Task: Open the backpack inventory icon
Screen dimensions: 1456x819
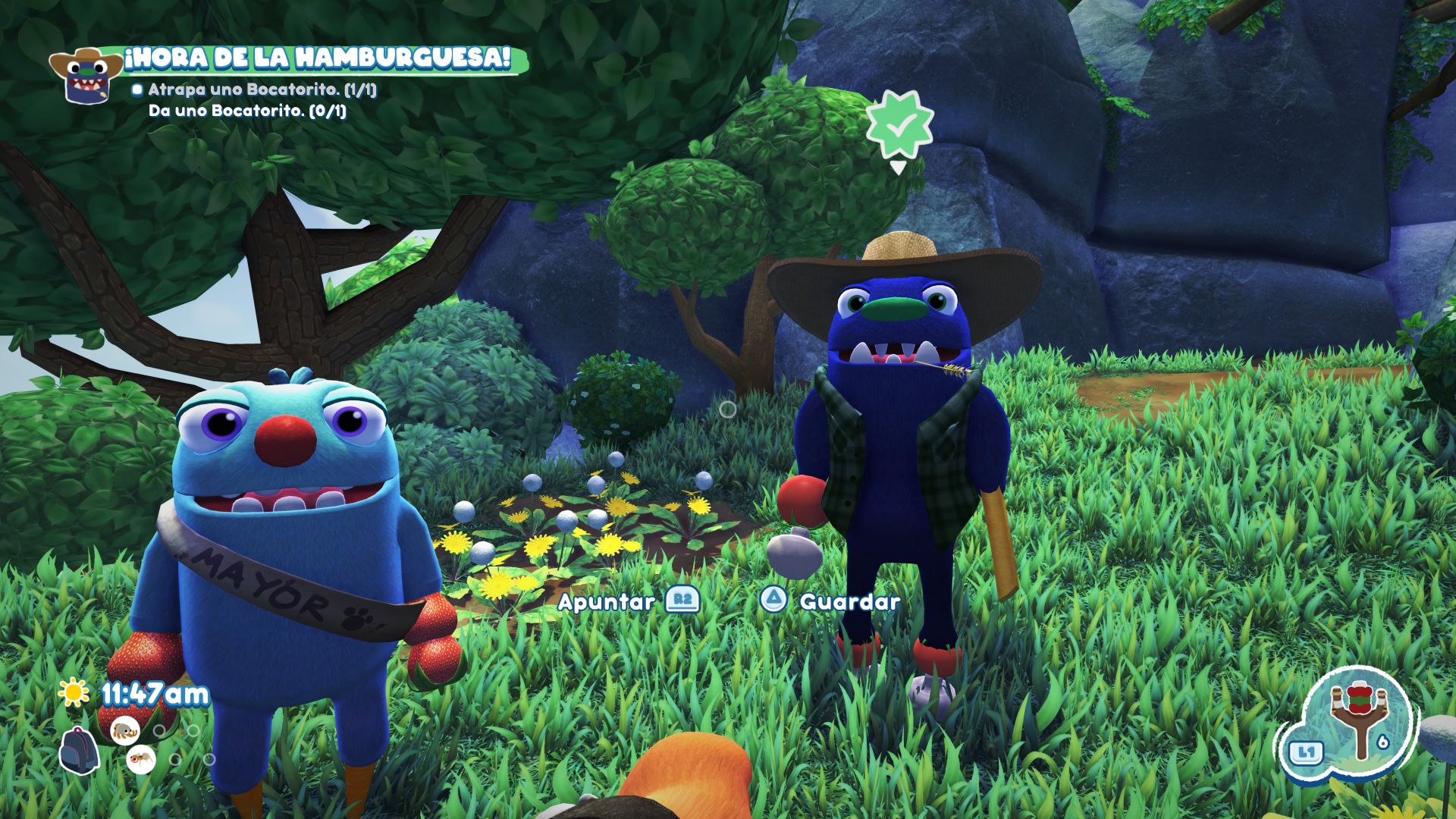Action: [x=79, y=749]
